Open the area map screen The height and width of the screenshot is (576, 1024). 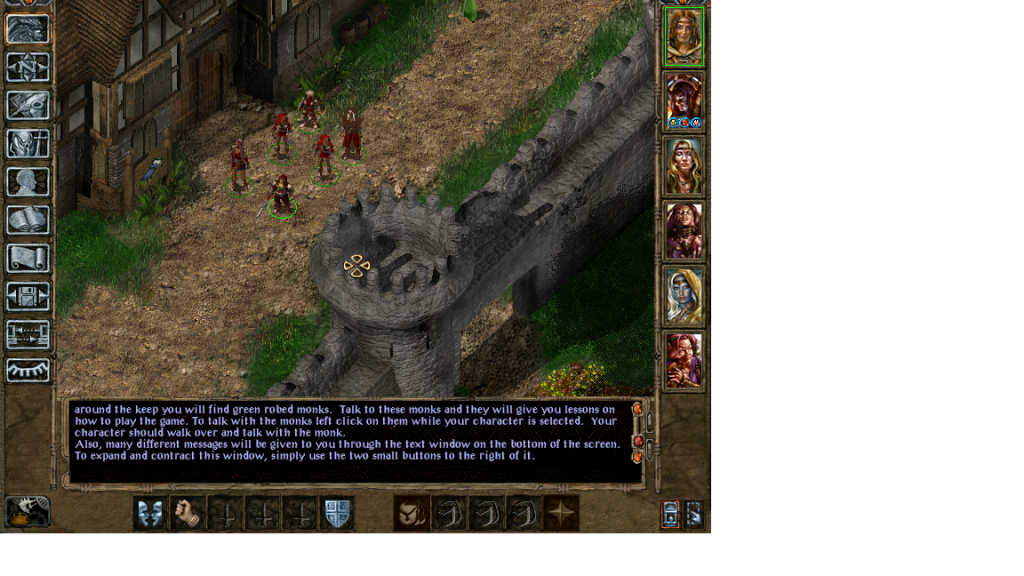click(28, 67)
